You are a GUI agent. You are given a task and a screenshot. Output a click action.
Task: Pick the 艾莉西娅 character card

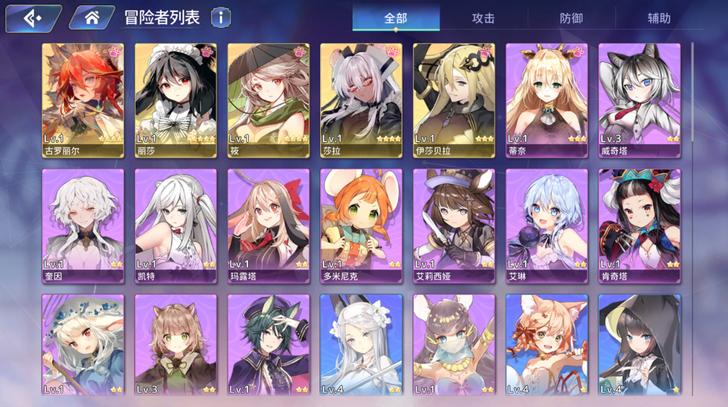tap(454, 225)
